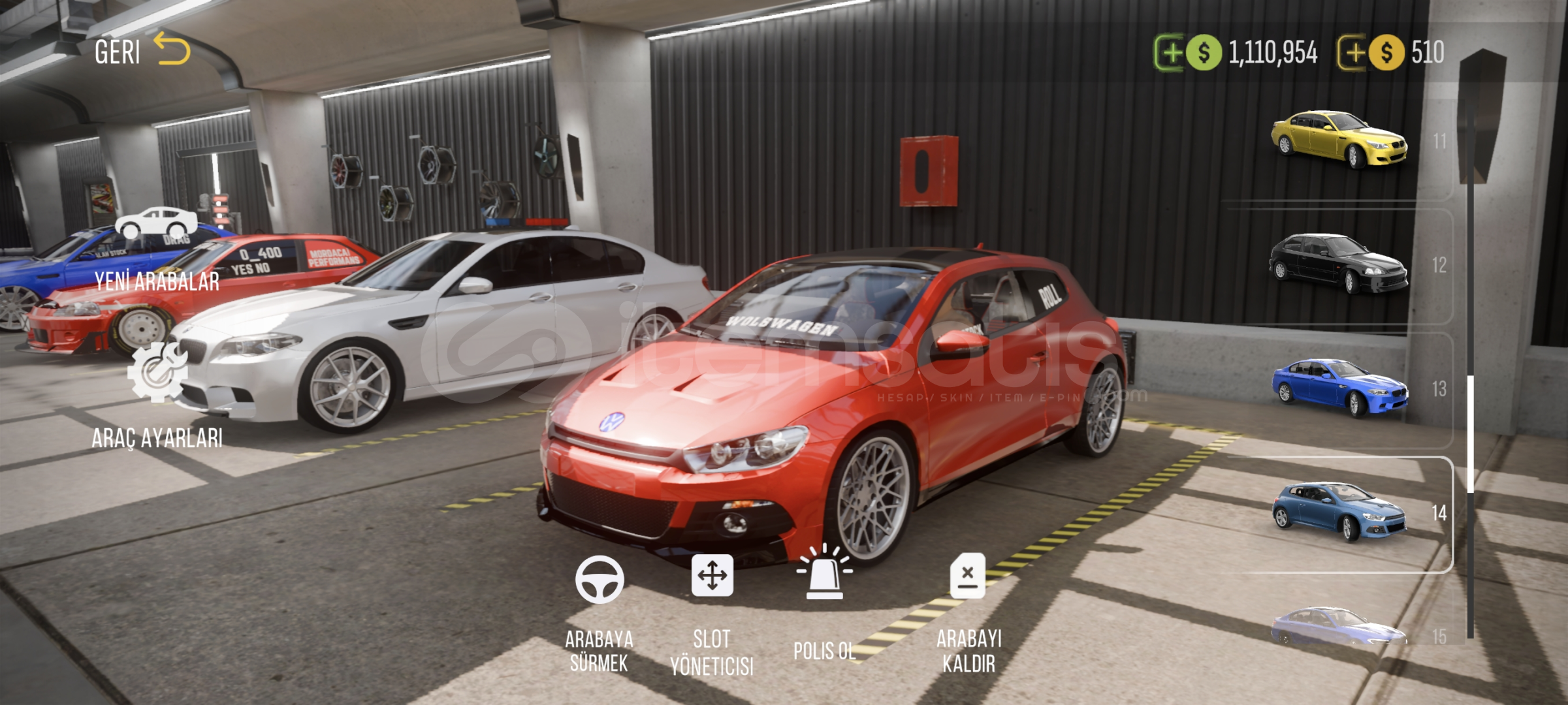Viewport: 1568px width, 705px height.
Task: Select the yellow sedan in slot 11
Action: click(1339, 140)
